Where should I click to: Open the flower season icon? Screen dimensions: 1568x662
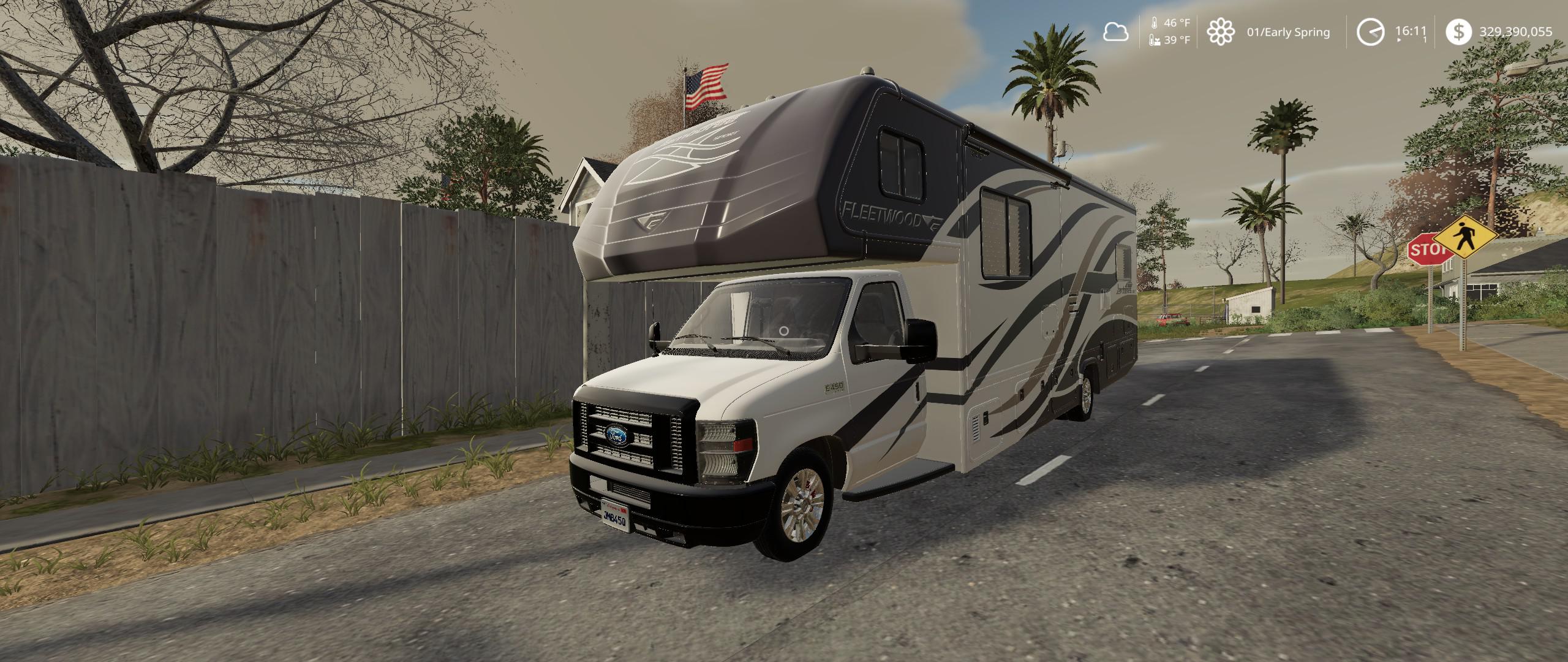[1223, 31]
